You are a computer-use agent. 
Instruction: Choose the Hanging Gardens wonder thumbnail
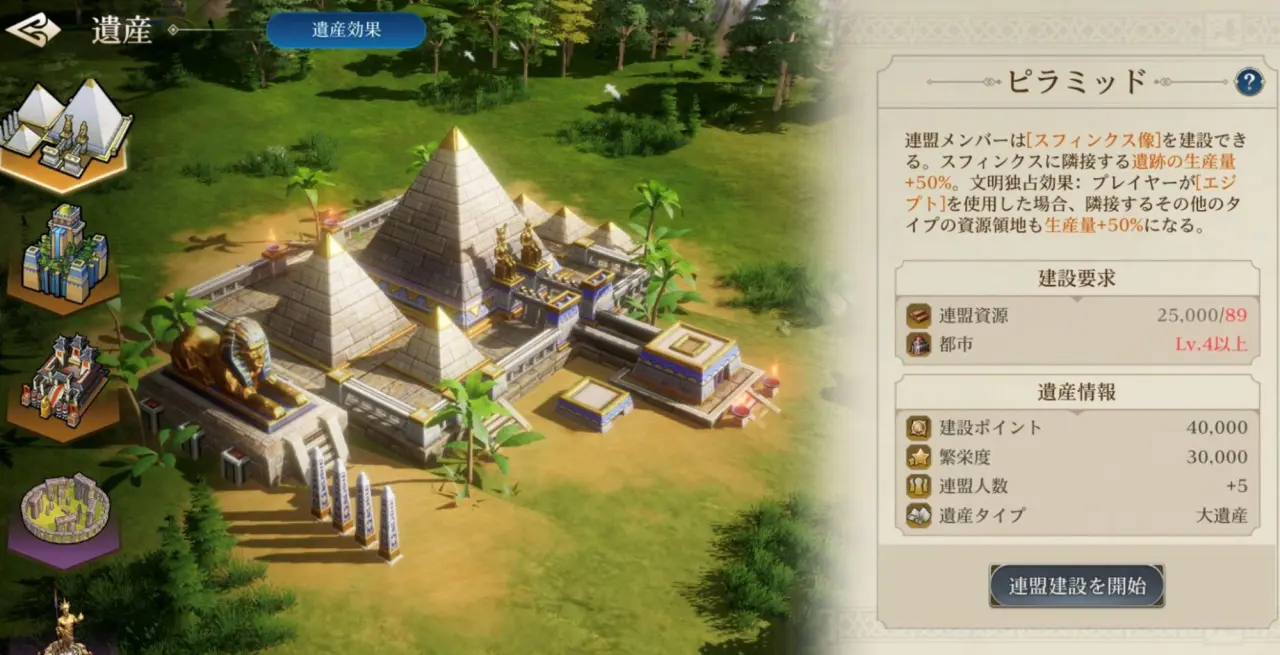(x=64, y=255)
